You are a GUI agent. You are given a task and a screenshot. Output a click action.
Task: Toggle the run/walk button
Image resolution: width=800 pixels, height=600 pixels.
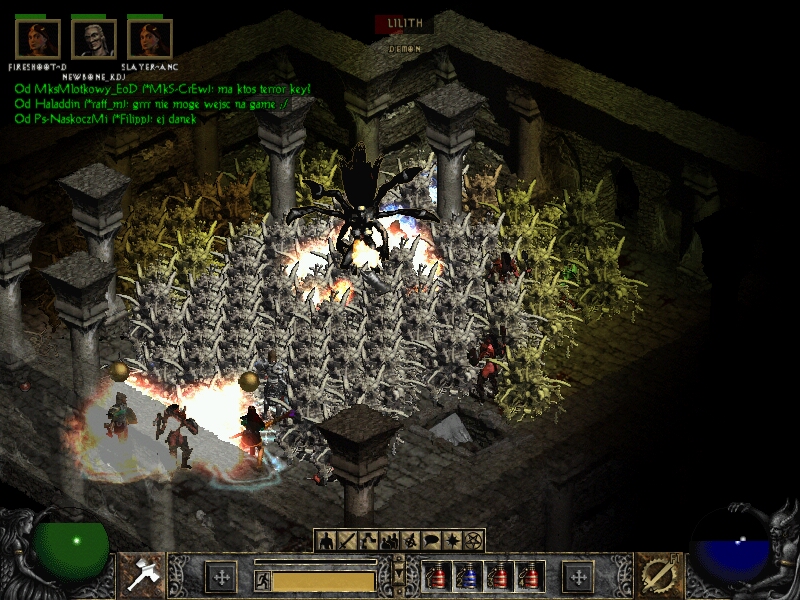pos(262,580)
